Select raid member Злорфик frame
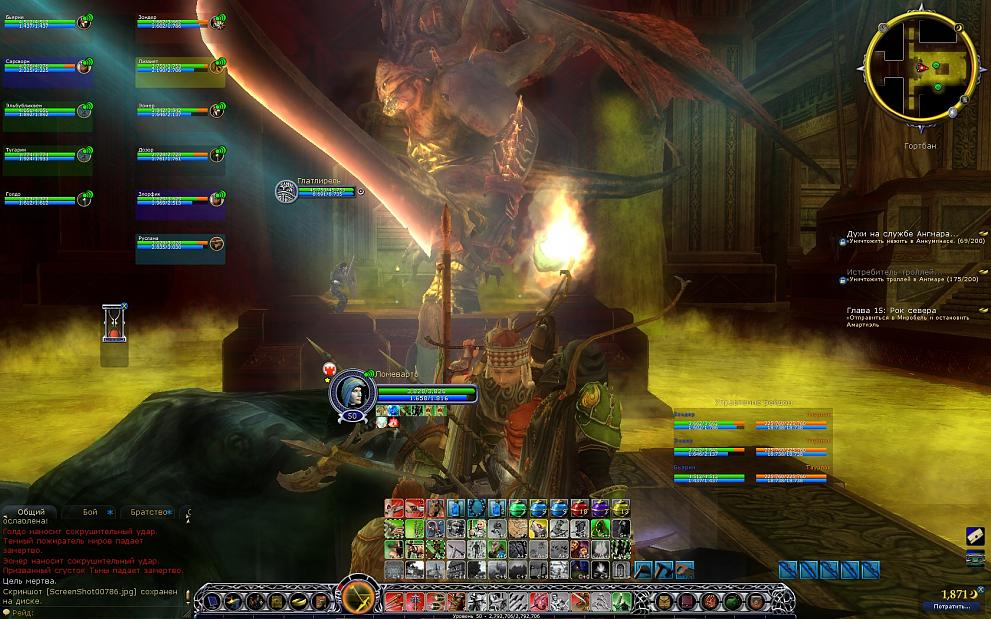The image size is (991, 619). [x=180, y=199]
